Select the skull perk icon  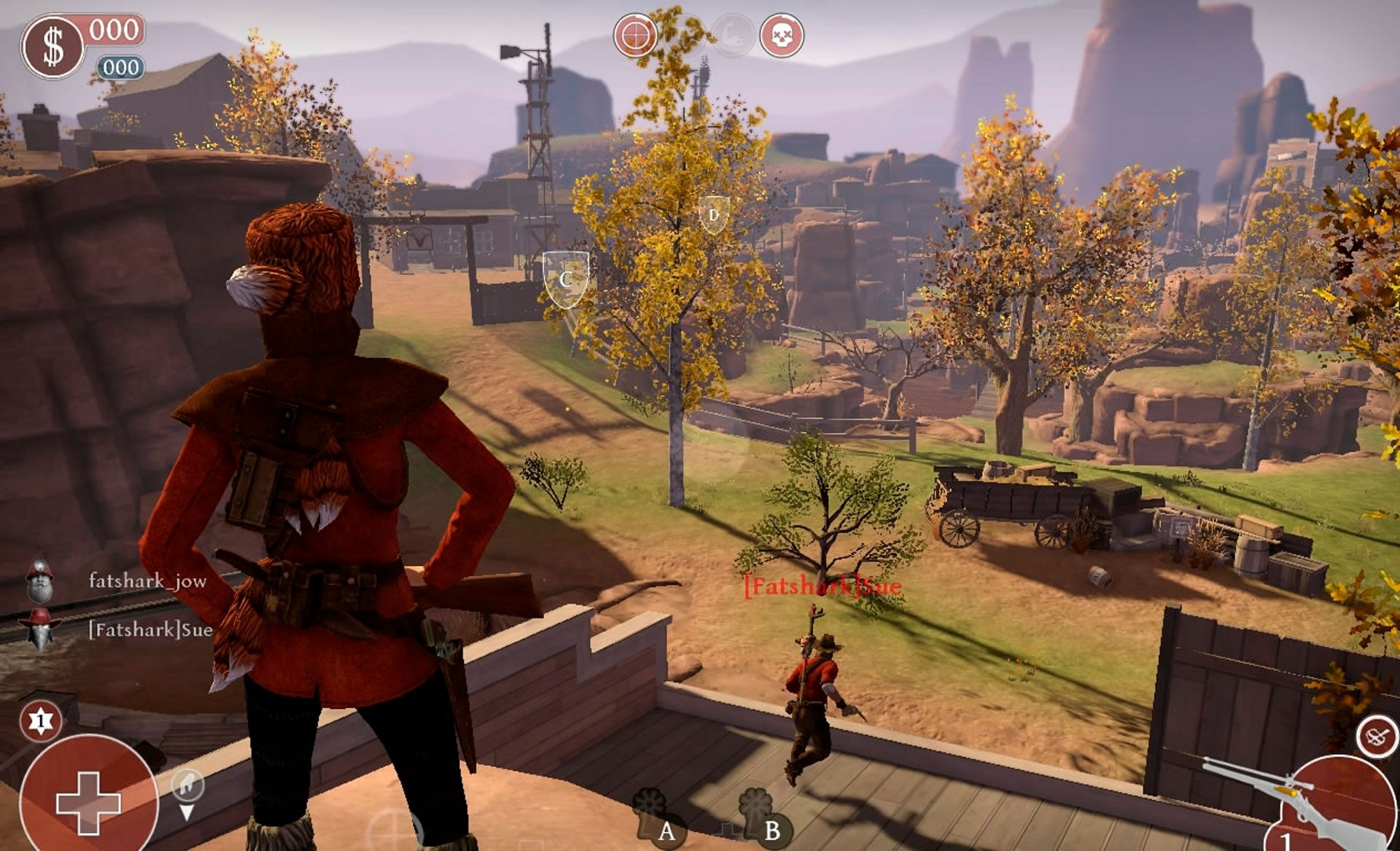(x=782, y=35)
